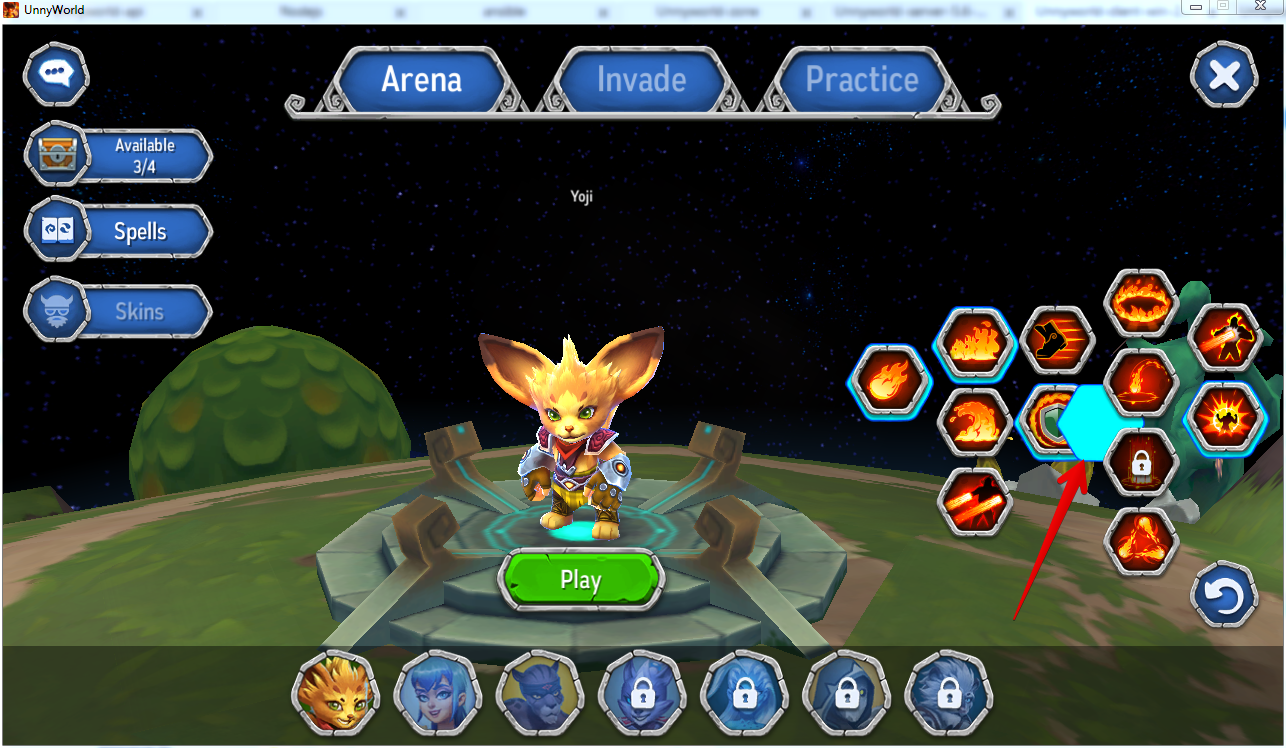Start a match with the green Play button
The width and height of the screenshot is (1286, 748).
580,580
